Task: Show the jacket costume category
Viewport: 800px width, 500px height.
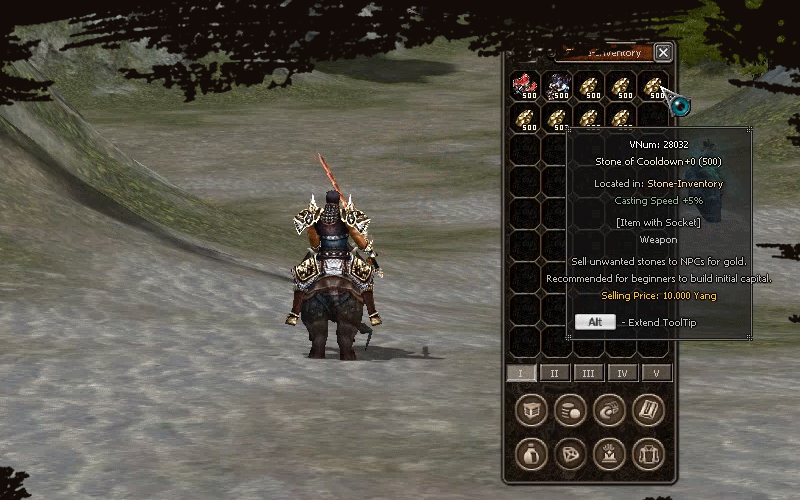Action: 648,453
